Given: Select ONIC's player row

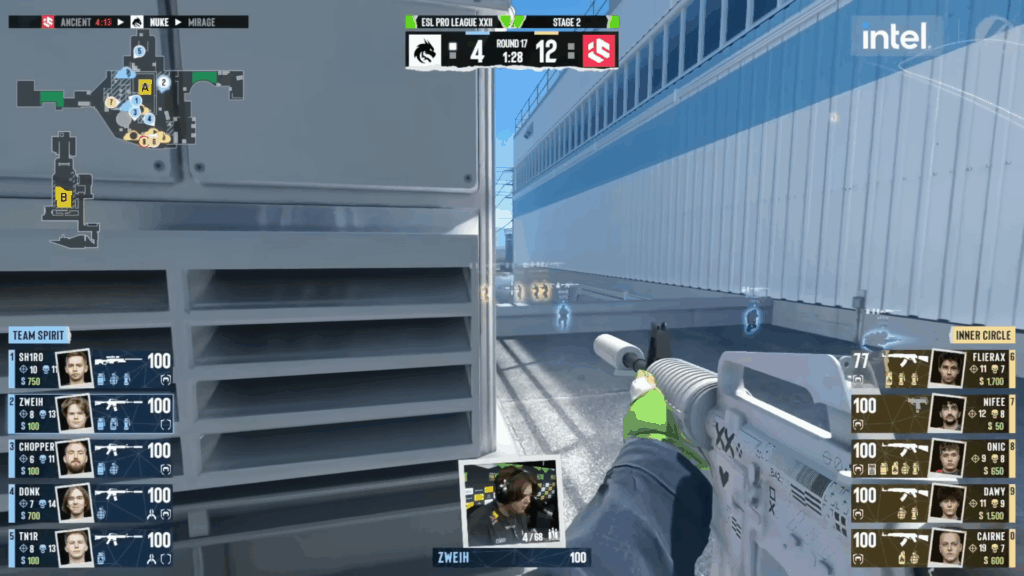Looking at the screenshot, I should pos(933,457).
